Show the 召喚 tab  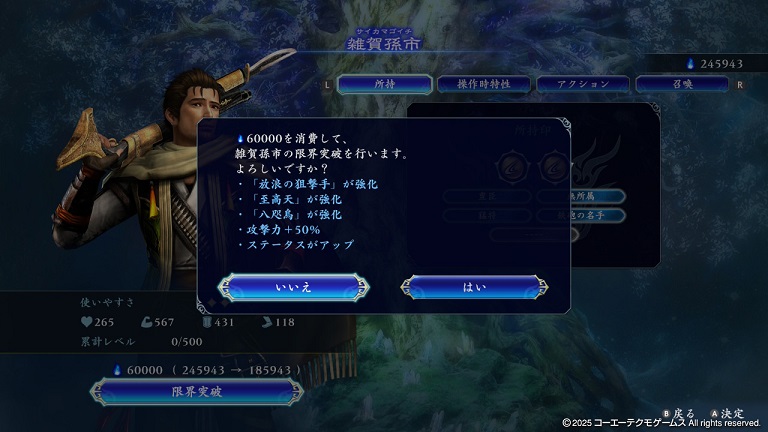(680, 85)
